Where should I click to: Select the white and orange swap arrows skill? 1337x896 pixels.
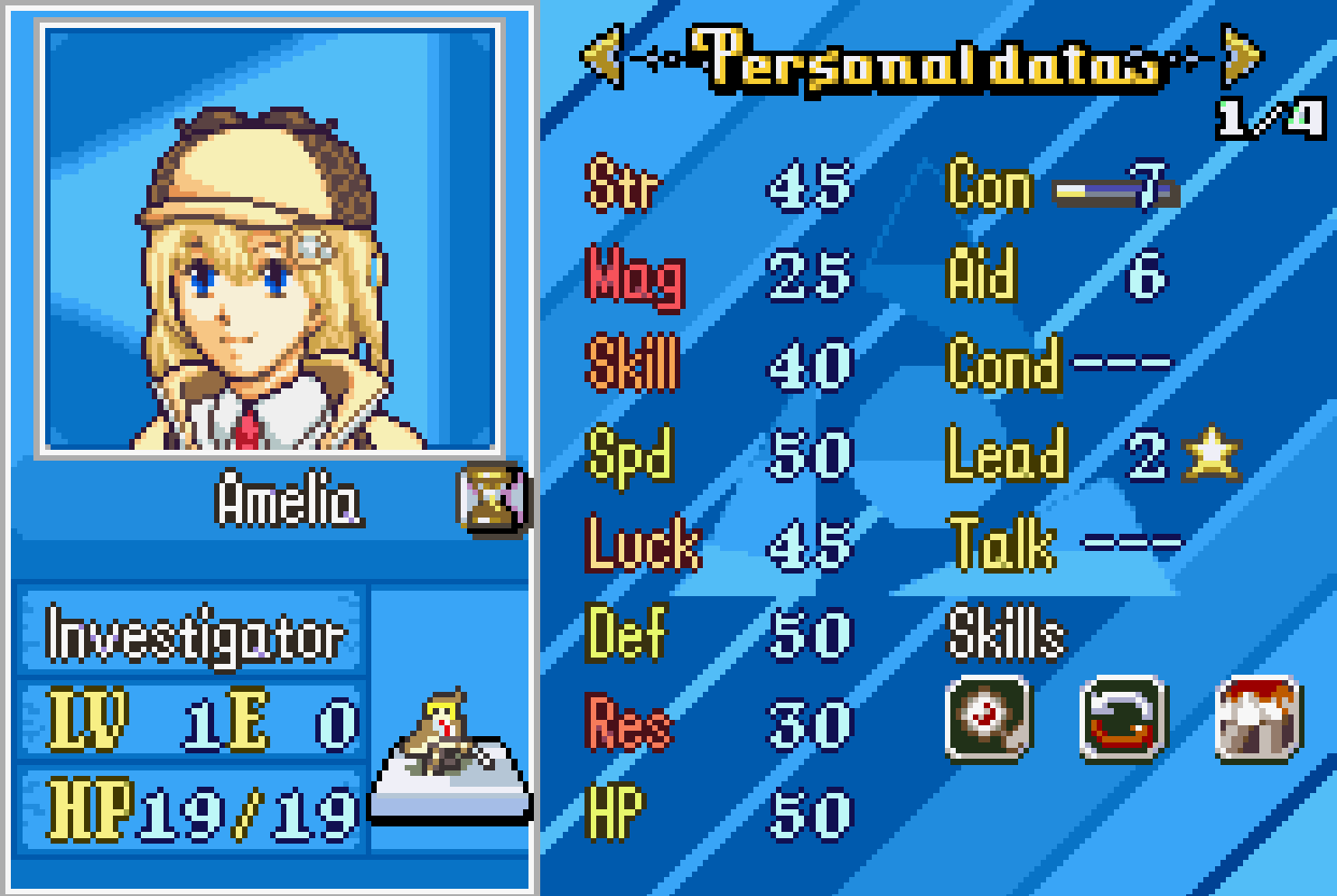coord(1124,719)
